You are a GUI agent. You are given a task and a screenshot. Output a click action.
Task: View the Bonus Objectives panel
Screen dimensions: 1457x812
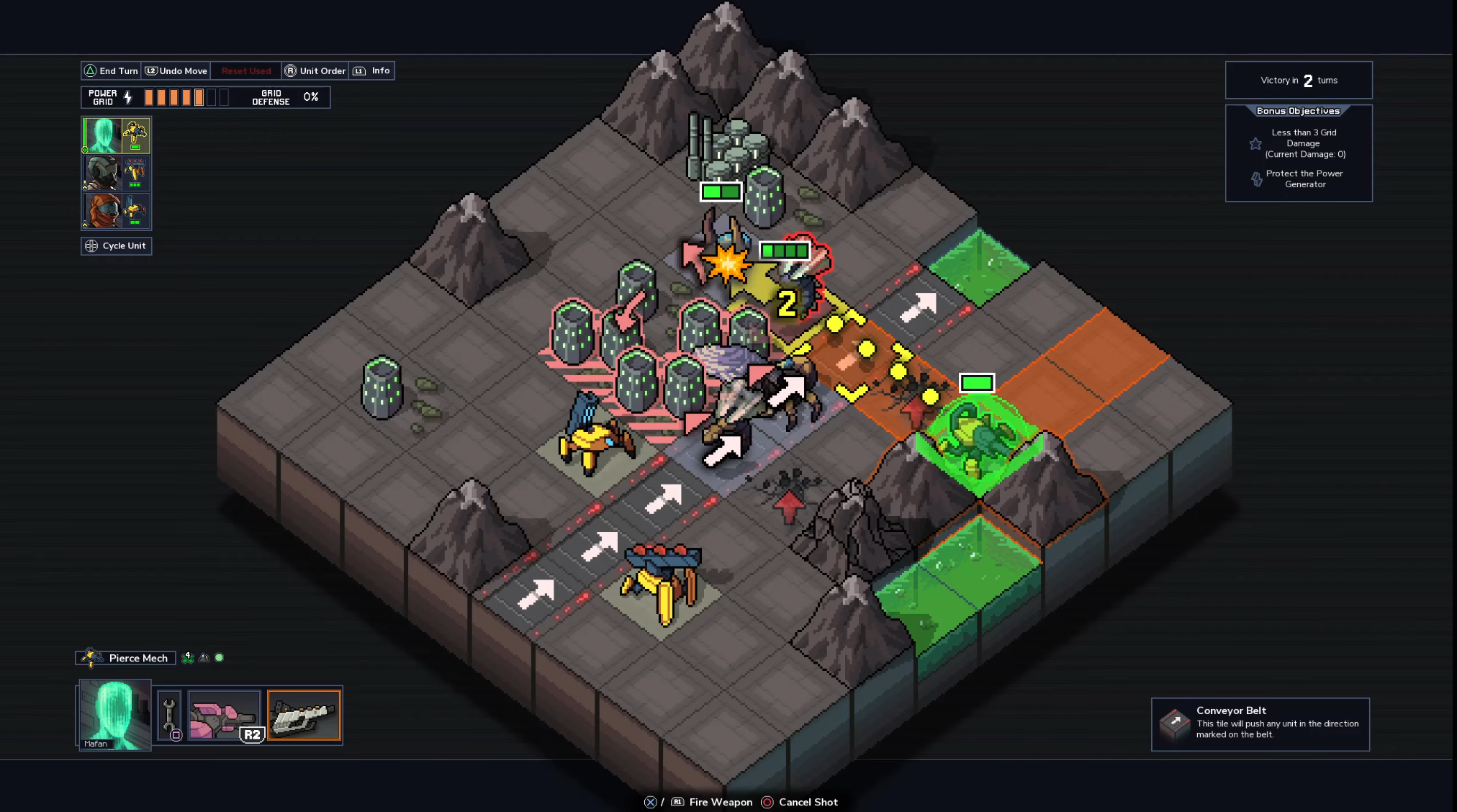pyautogui.click(x=1299, y=153)
